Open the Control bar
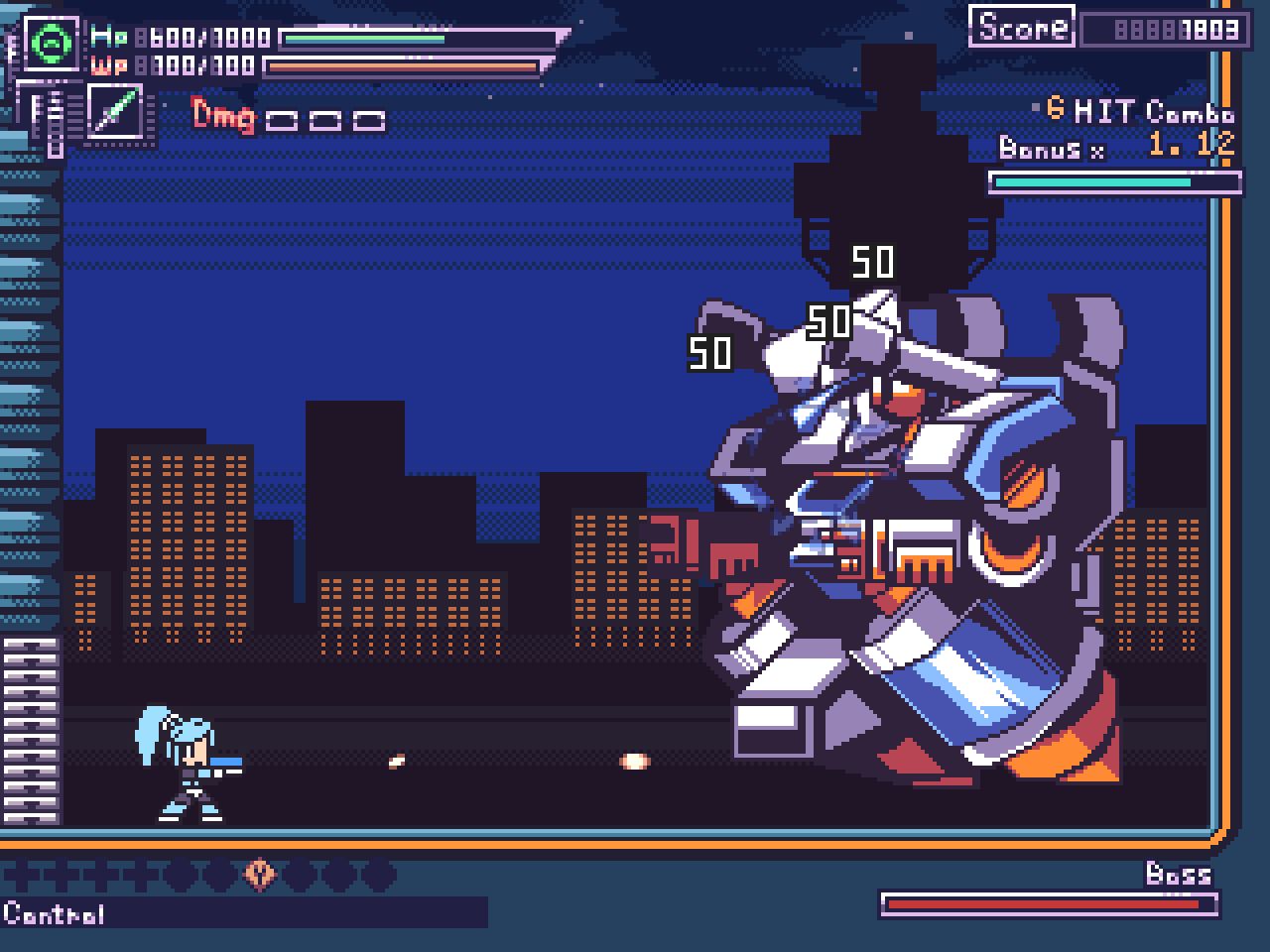 pos(243,912)
